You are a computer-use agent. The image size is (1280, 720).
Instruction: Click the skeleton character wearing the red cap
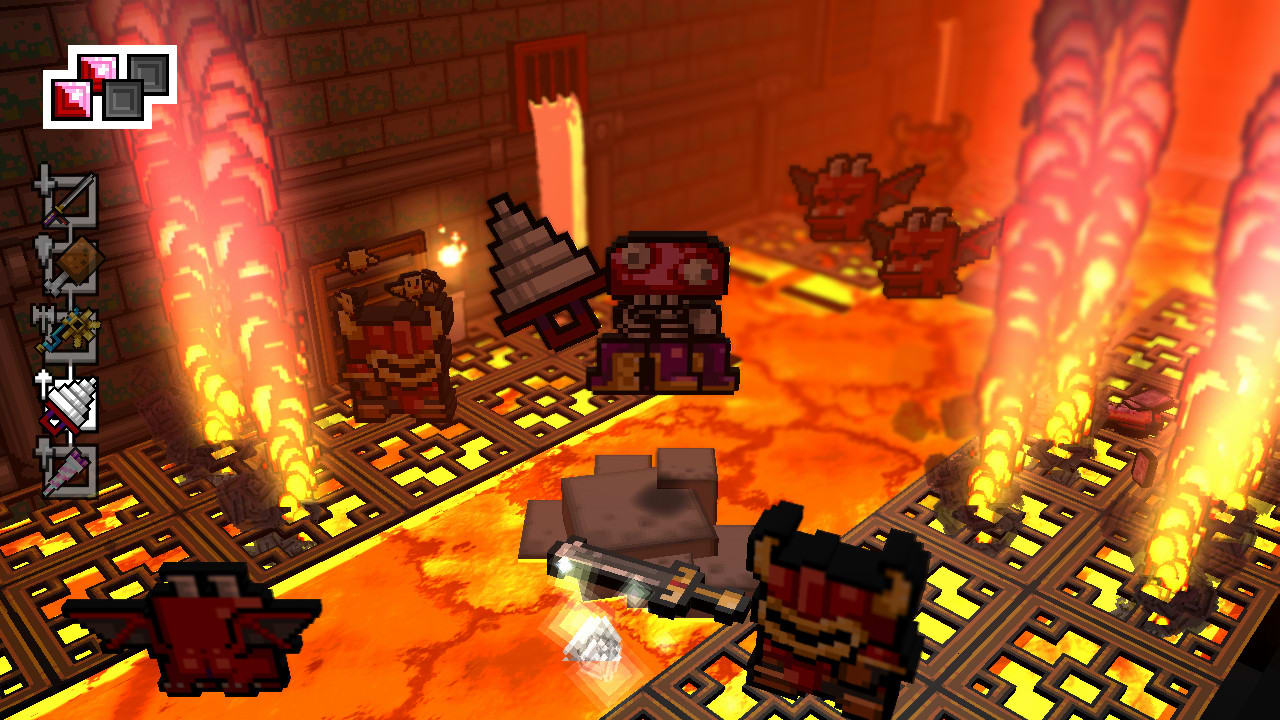pyautogui.click(x=665, y=300)
